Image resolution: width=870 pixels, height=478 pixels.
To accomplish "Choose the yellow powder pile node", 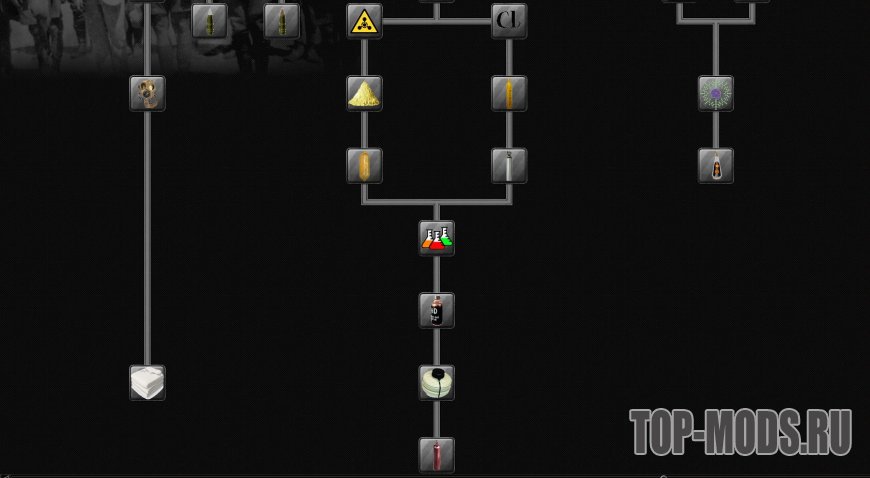I will point(364,93).
